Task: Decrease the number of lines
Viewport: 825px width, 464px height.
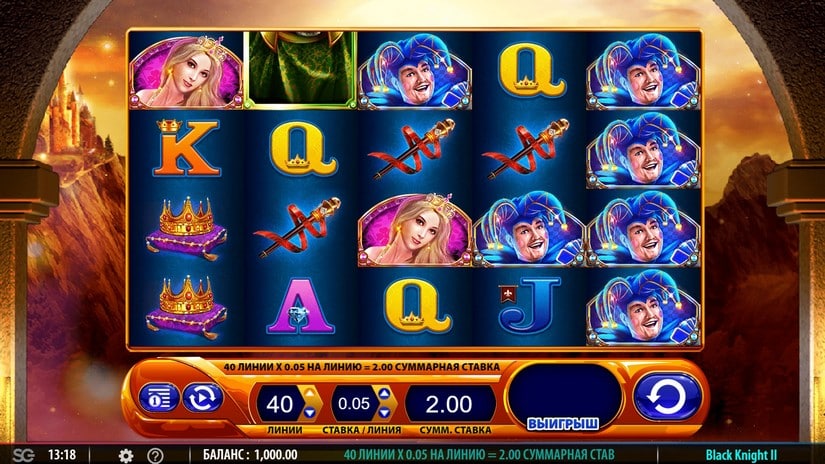Action: pyautogui.click(x=308, y=411)
